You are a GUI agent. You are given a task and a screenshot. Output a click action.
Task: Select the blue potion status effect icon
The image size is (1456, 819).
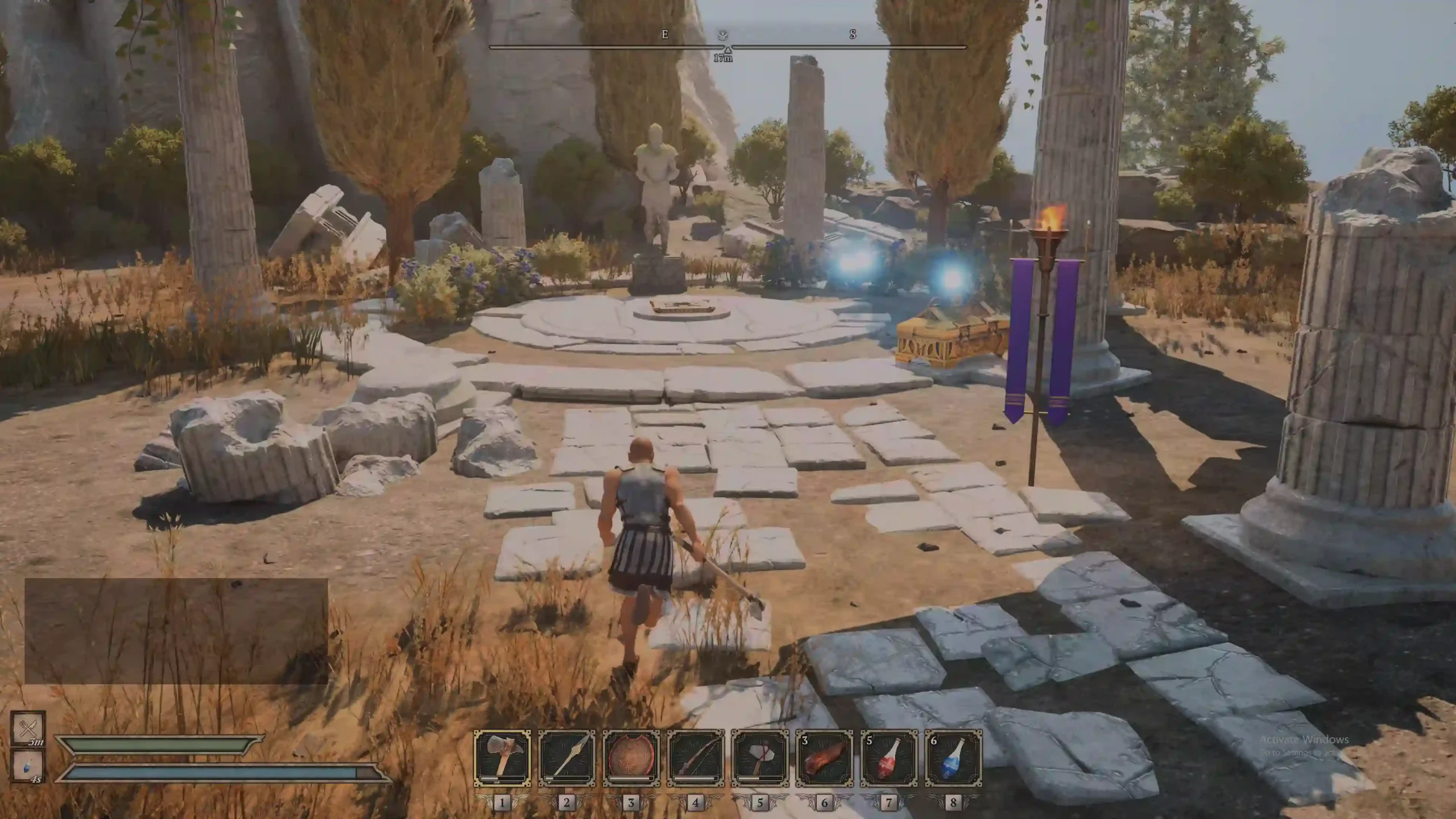[28, 766]
